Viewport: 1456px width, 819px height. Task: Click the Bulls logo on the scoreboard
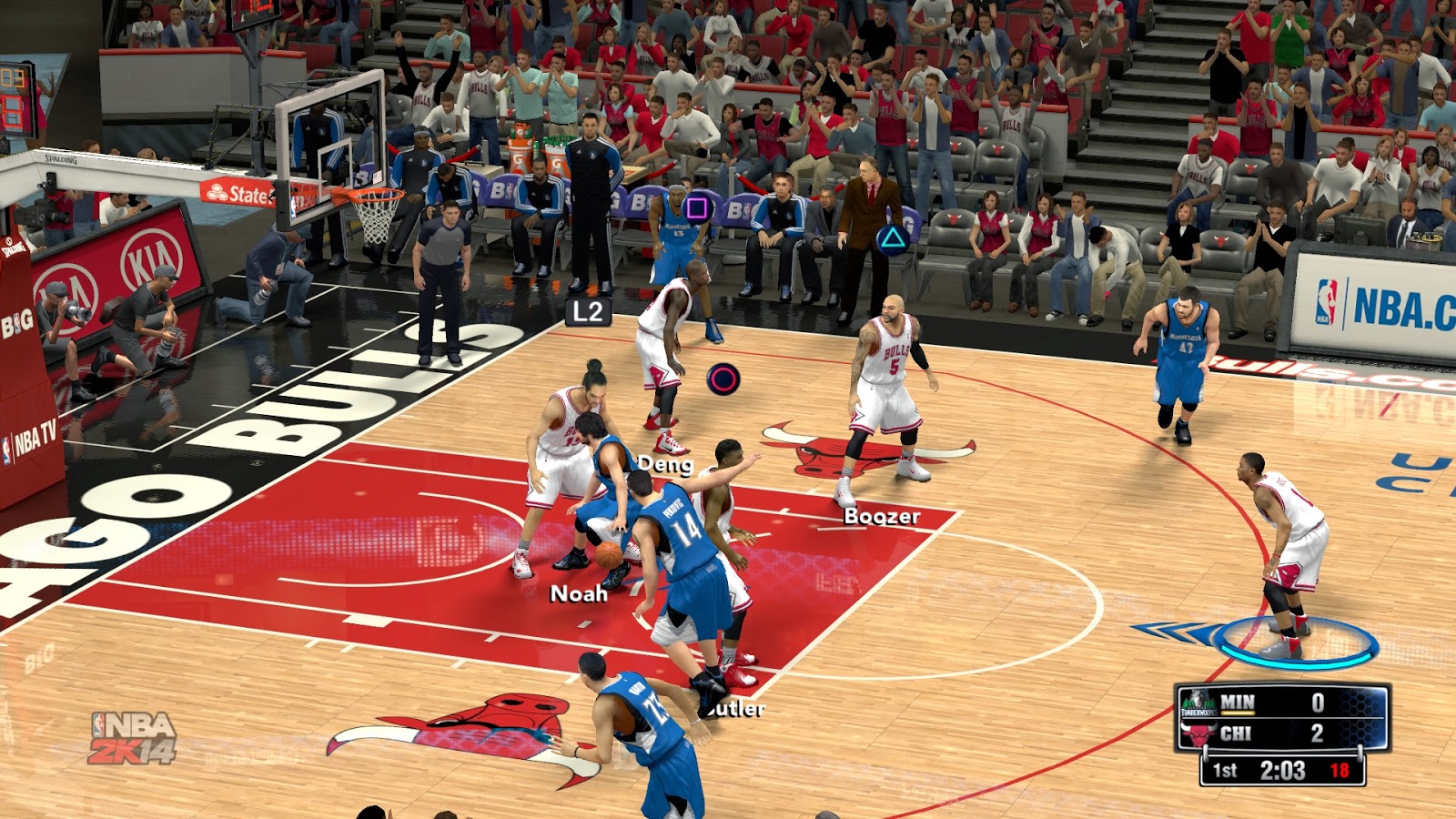[1199, 733]
